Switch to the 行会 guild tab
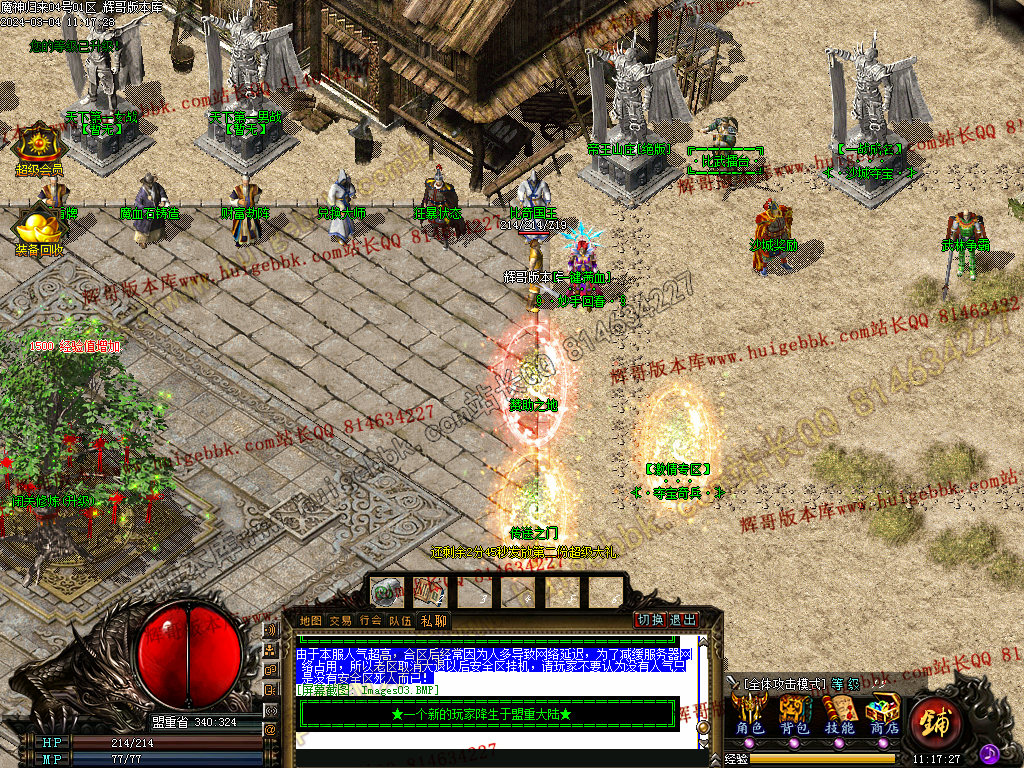The width and height of the screenshot is (1024, 768). click(371, 621)
